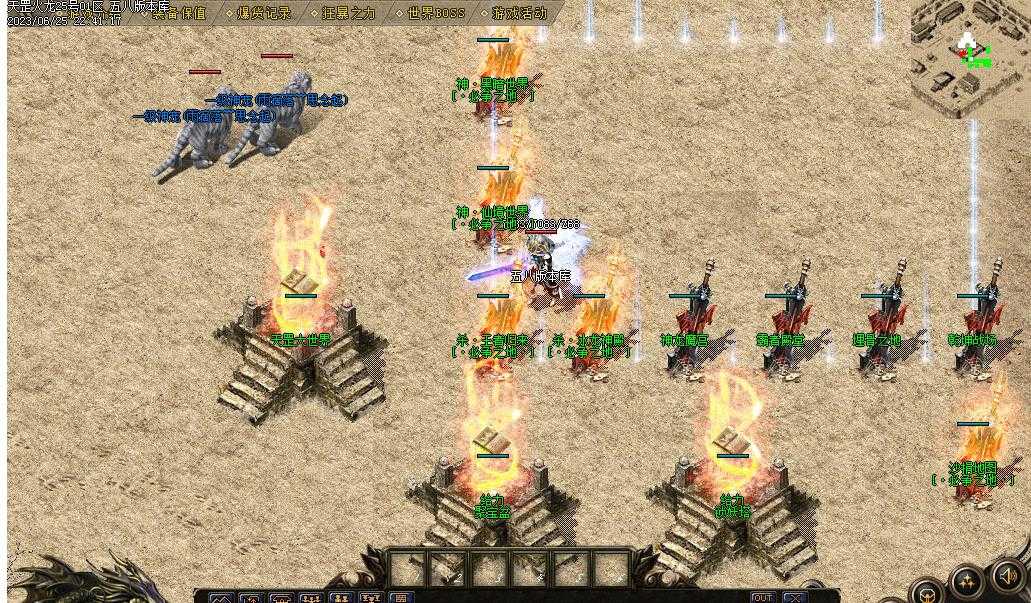The width and height of the screenshot is (1031, 603).
Task: Click the X button beside OUT
Action: point(794,598)
